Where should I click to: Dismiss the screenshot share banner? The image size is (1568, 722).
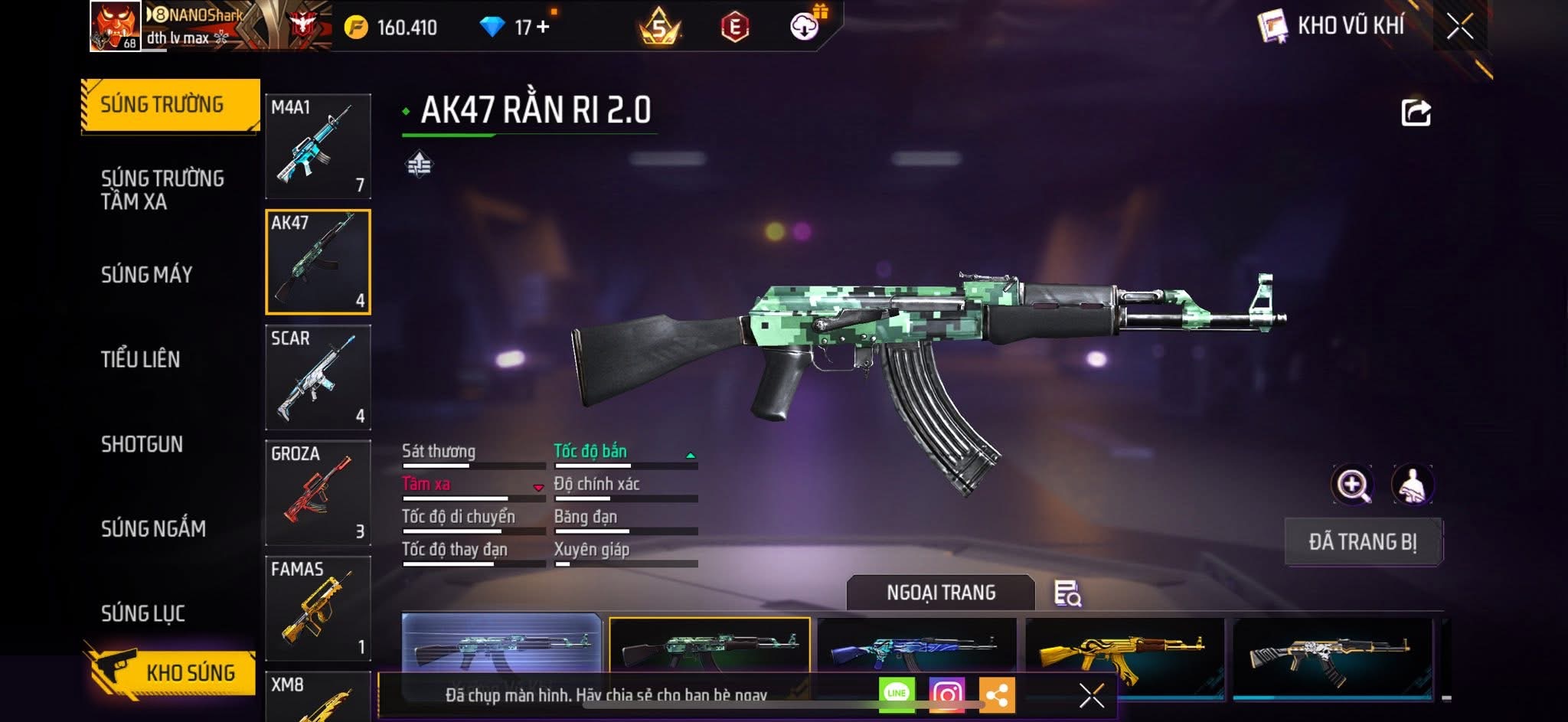click(x=1091, y=695)
